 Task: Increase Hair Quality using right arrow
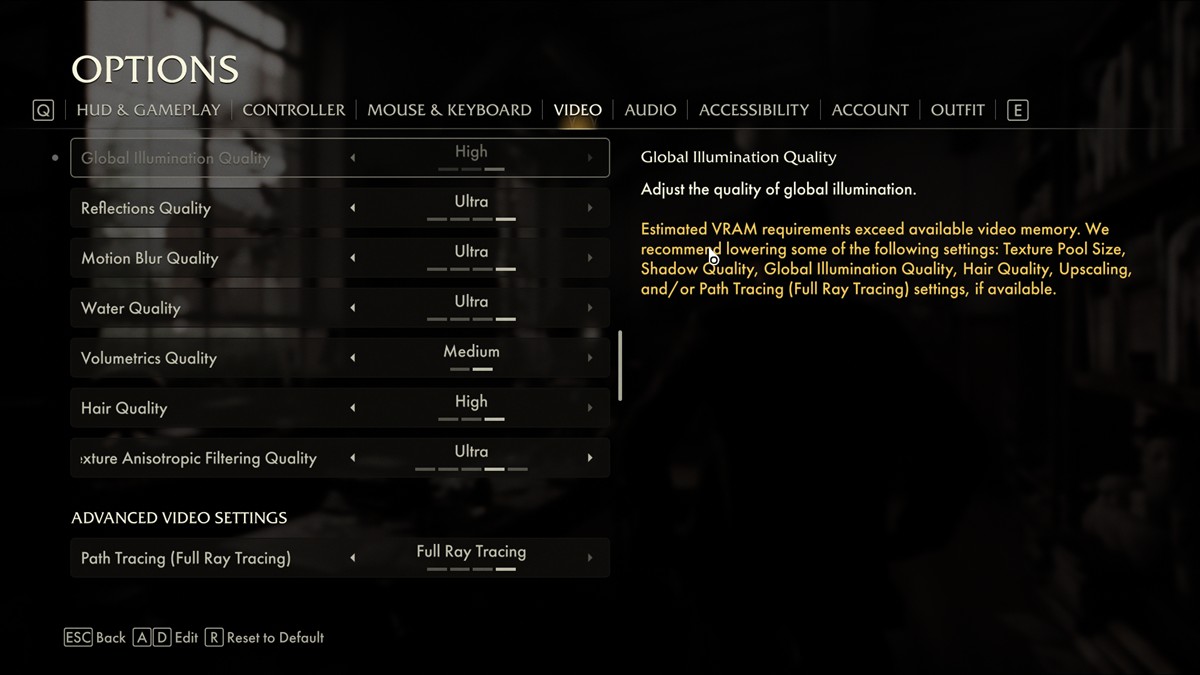pyautogui.click(x=590, y=408)
